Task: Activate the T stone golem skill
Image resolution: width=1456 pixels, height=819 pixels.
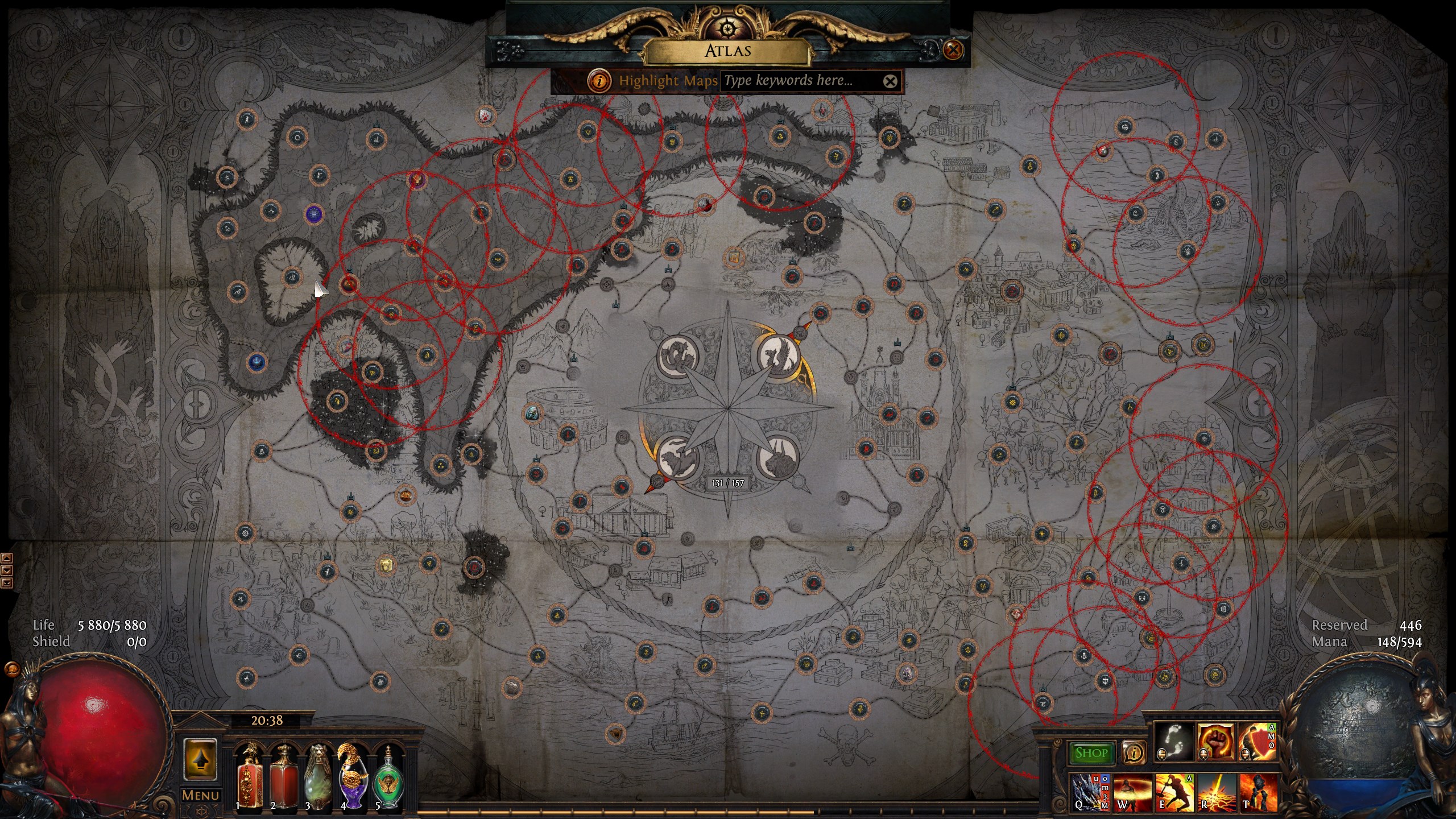Action: click(1258, 792)
